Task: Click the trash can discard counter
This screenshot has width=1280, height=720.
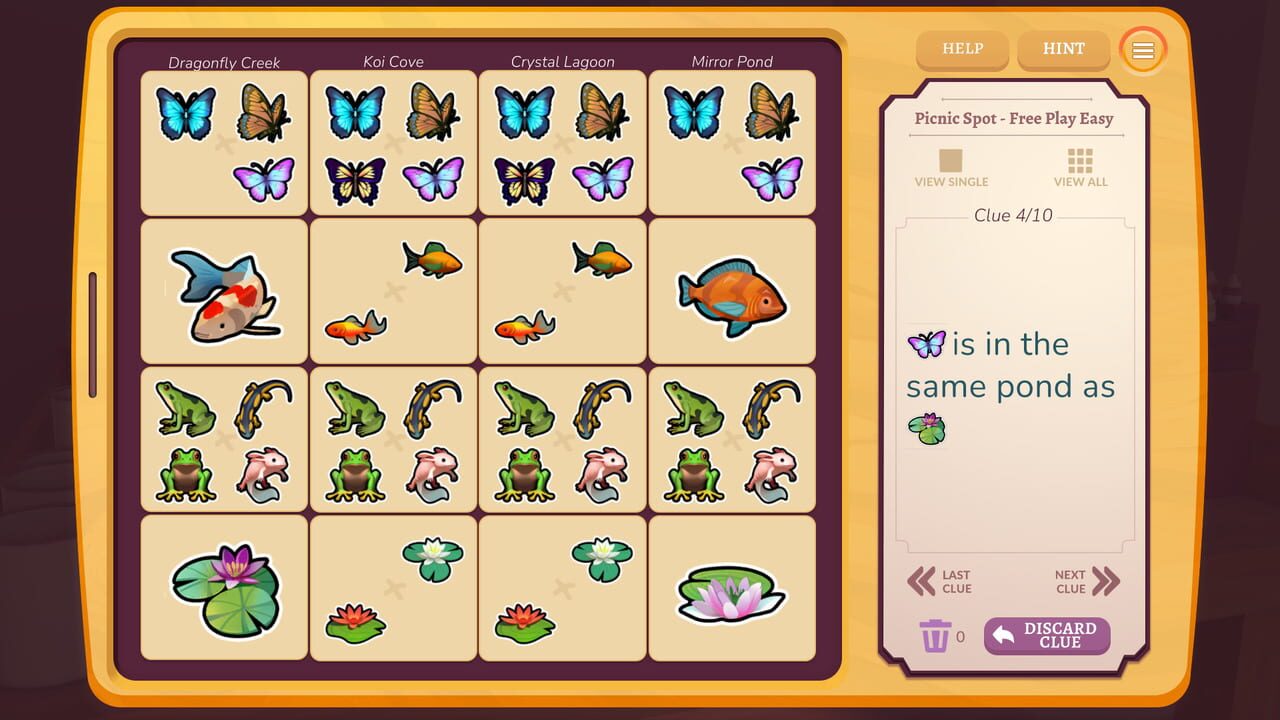Action: [x=936, y=635]
